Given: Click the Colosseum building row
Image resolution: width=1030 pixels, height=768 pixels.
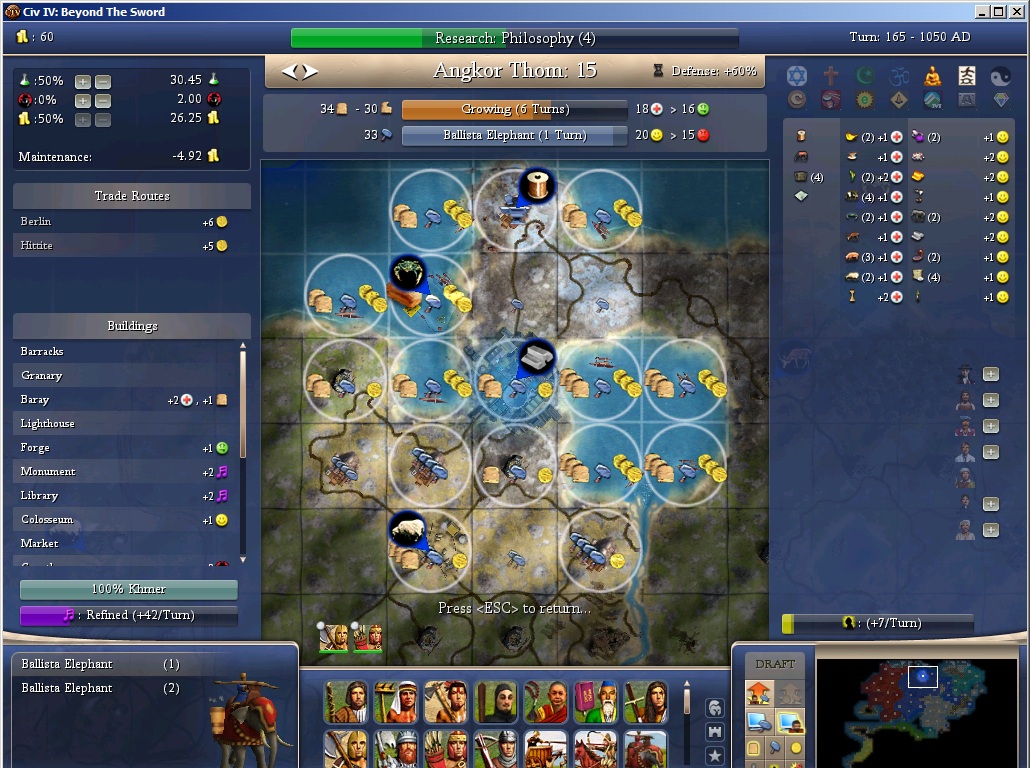Looking at the screenshot, I should pyautogui.click(x=47, y=520).
